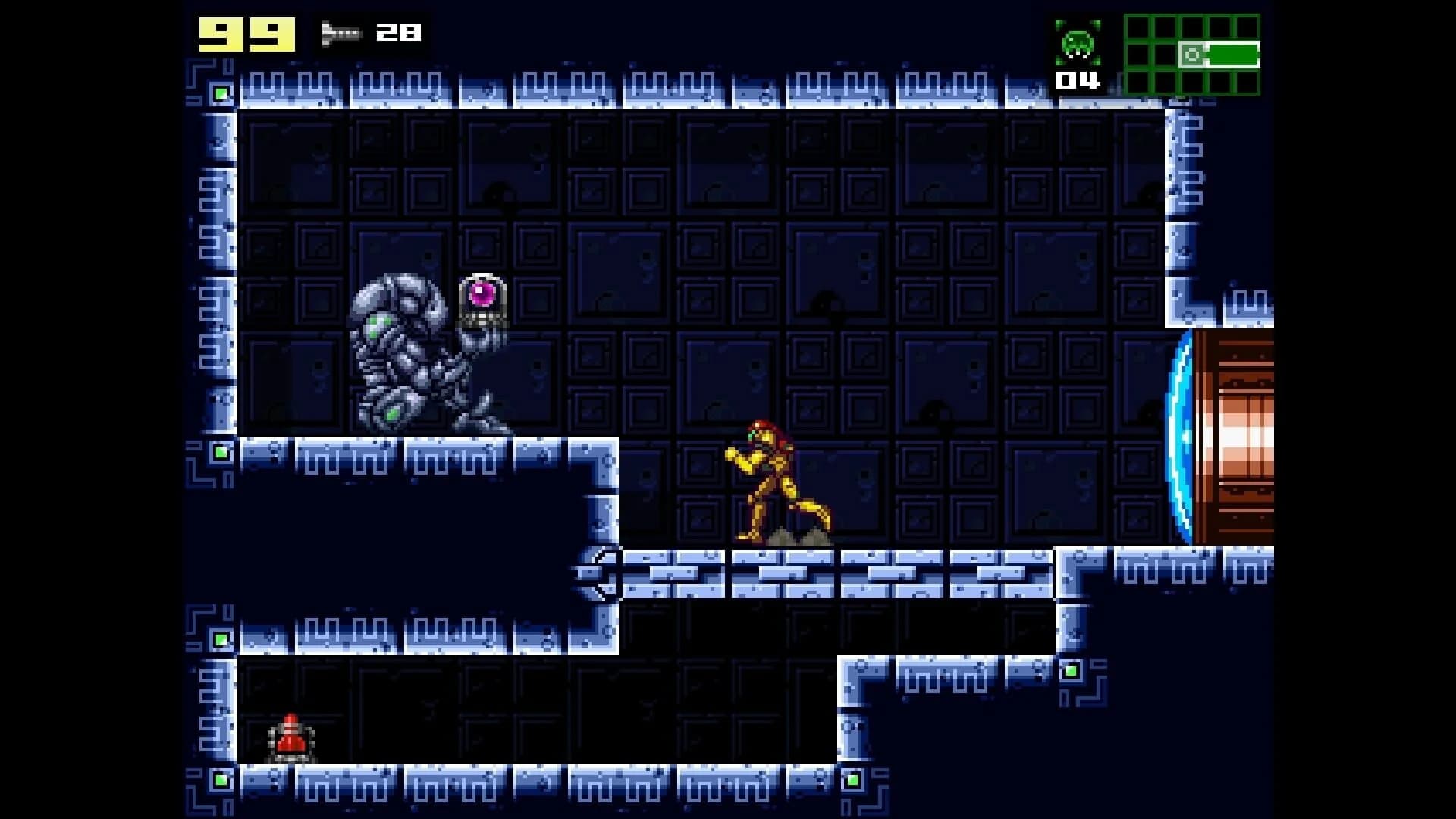Expand the minimap grid in the top-right corner

[x=1191, y=53]
